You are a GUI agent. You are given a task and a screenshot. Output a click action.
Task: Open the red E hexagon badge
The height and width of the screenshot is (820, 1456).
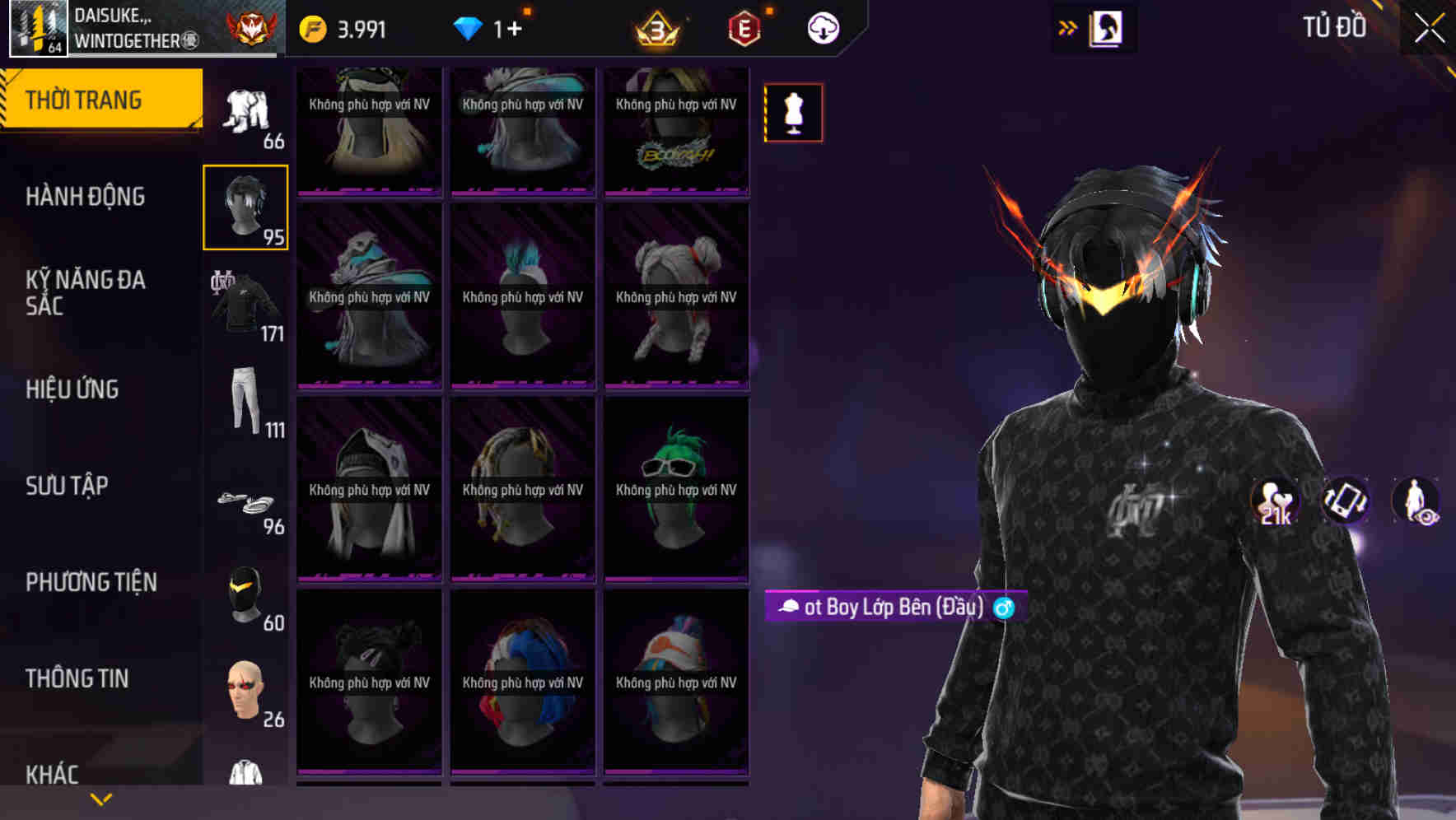click(x=741, y=27)
